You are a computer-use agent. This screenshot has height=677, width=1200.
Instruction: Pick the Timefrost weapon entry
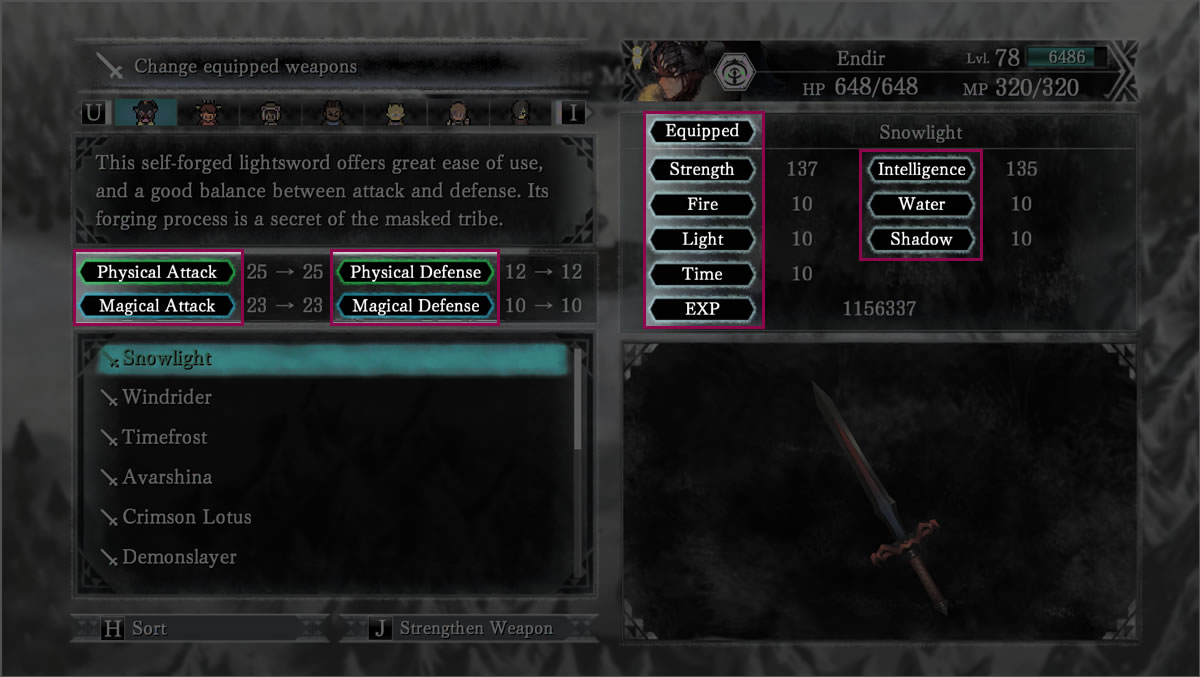[164, 438]
